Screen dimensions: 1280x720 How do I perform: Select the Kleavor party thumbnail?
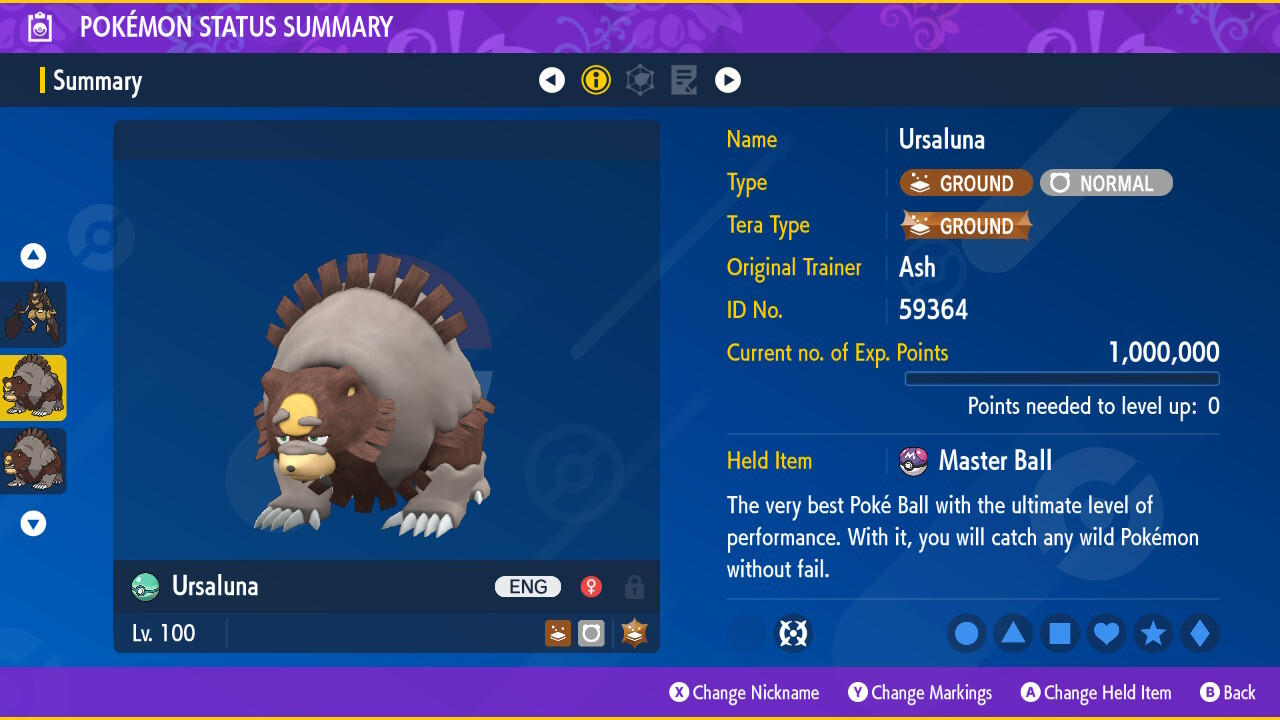point(33,315)
